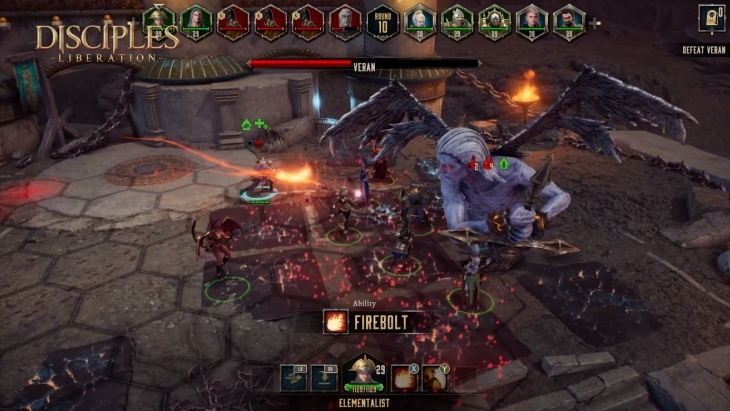Screen dimensions: 730x411
Task: Select the last portrait in the turn order
Action: coord(569,20)
